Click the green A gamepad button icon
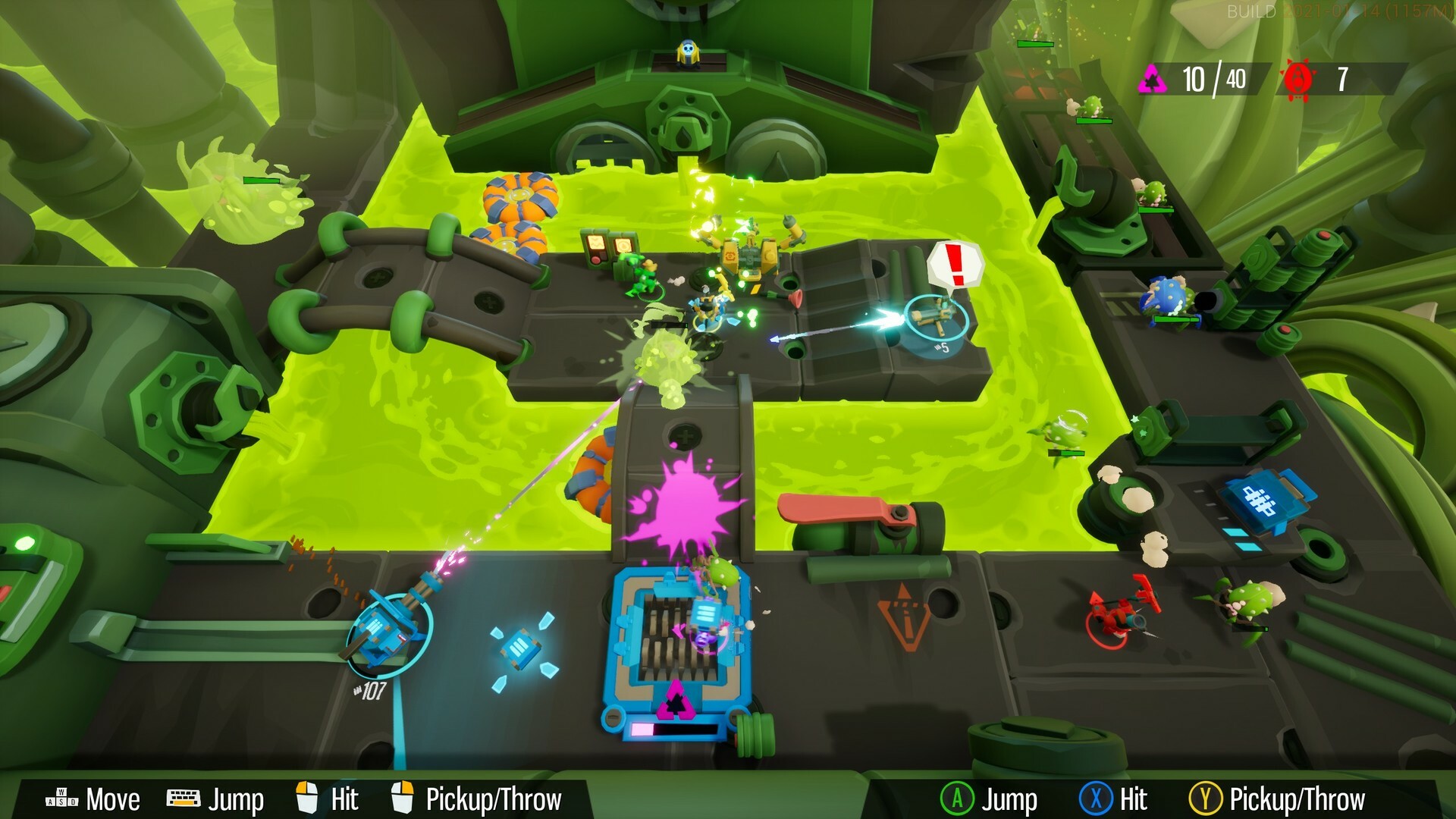Viewport: 1456px width, 819px height. (959, 798)
